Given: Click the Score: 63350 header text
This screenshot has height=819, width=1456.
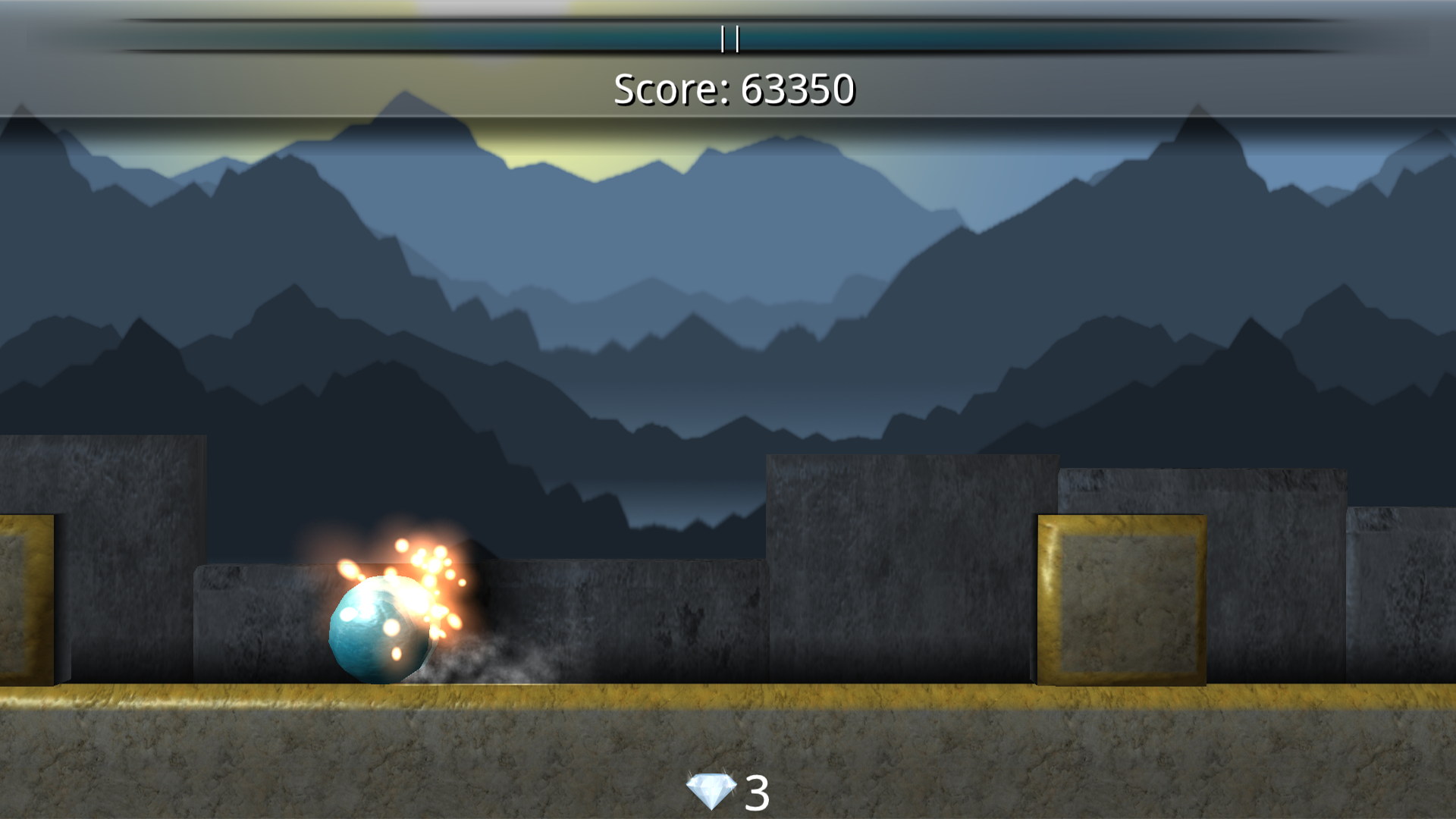Looking at the screenshot, I should (x=734, y=91).
